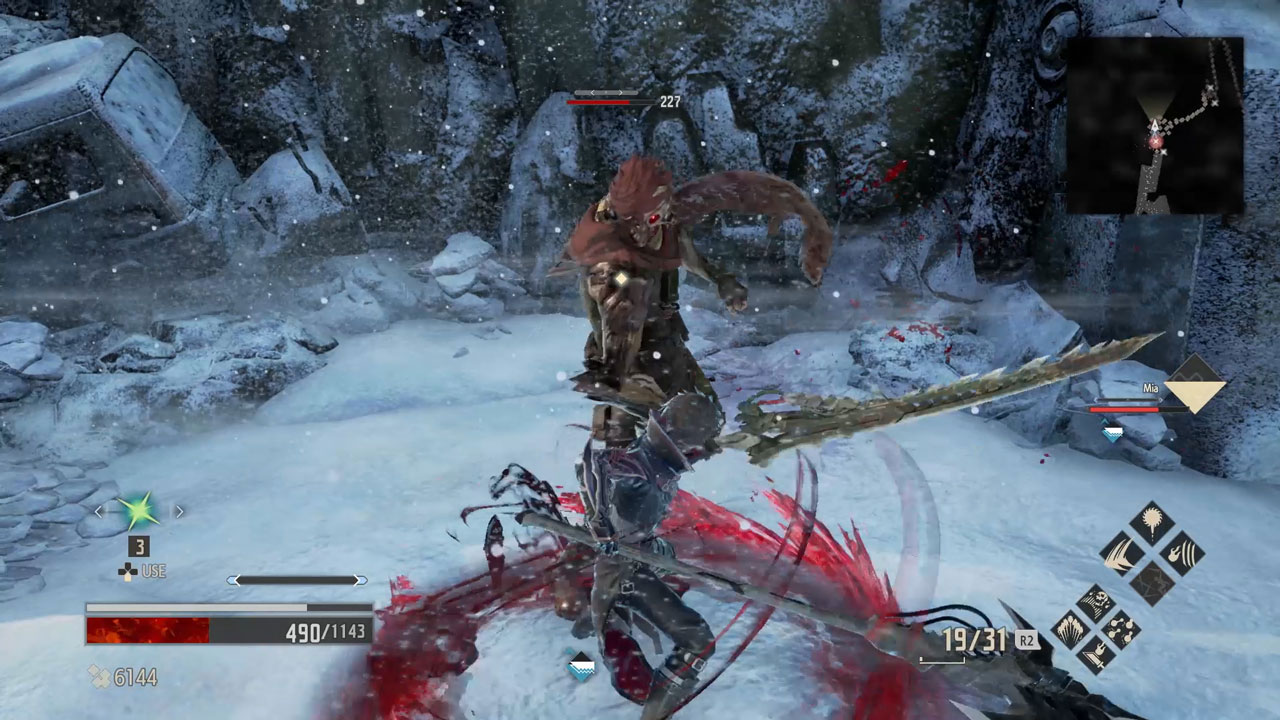The height and width of the screenshot is (720, 1280).
Task: Activate the fireball barrier gift
Action: pos(1182,553)
